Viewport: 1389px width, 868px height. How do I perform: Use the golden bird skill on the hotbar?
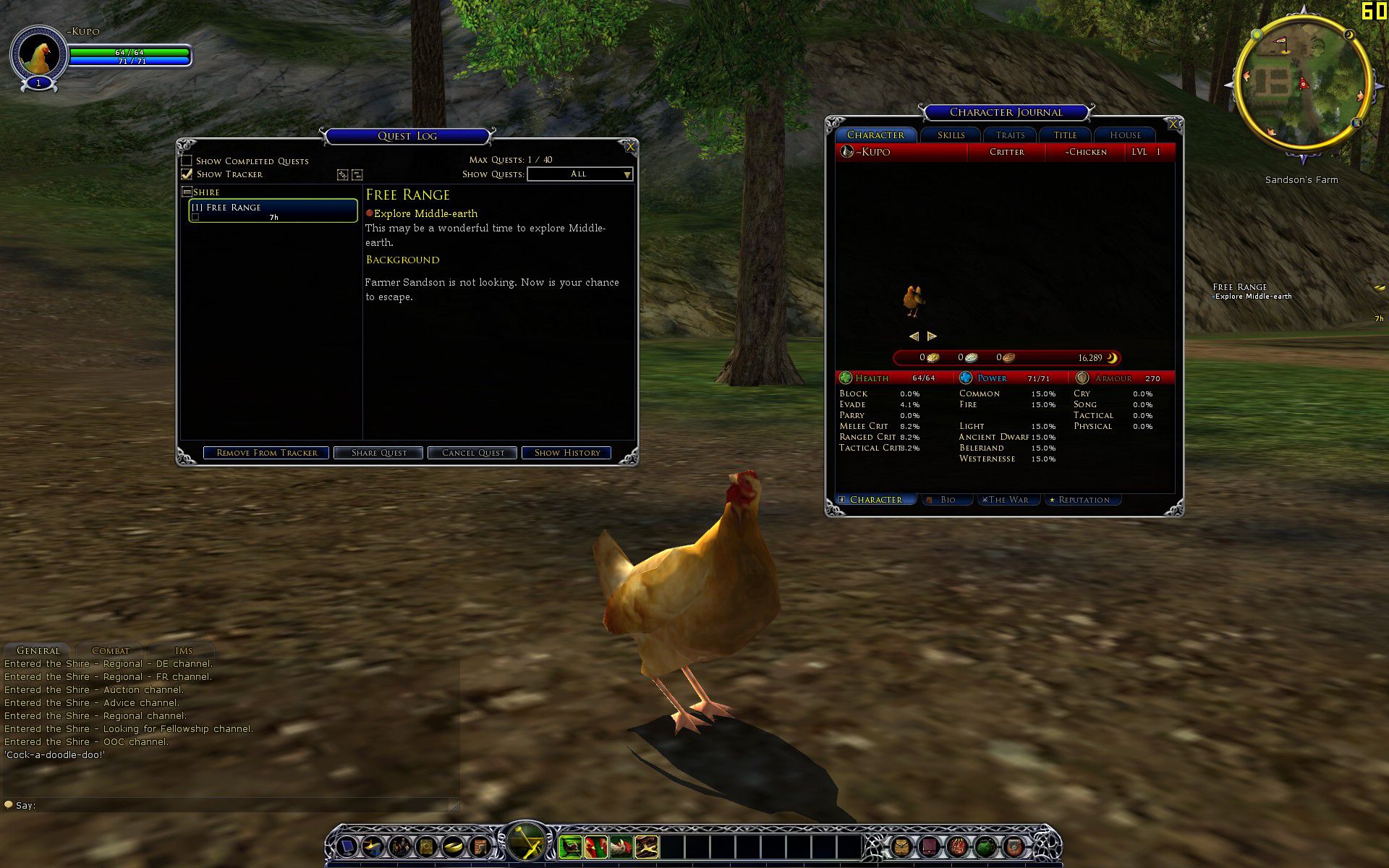point(647,846)
